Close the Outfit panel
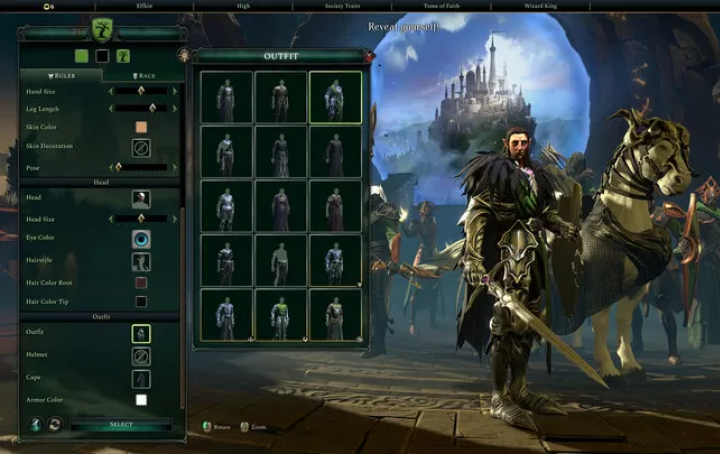Screen dimensions: 720x454 tap(369, 57)
